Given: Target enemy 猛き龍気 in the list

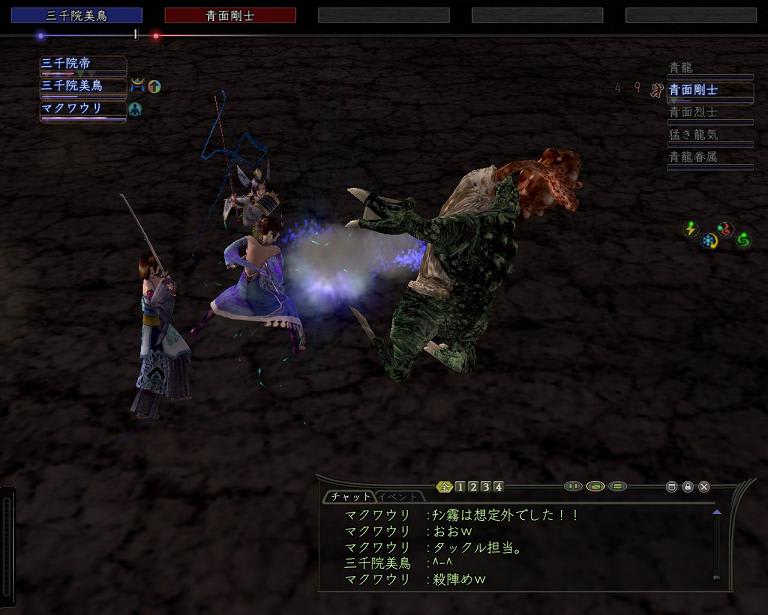Looking at the screenshot, I should tap(709, 134).
